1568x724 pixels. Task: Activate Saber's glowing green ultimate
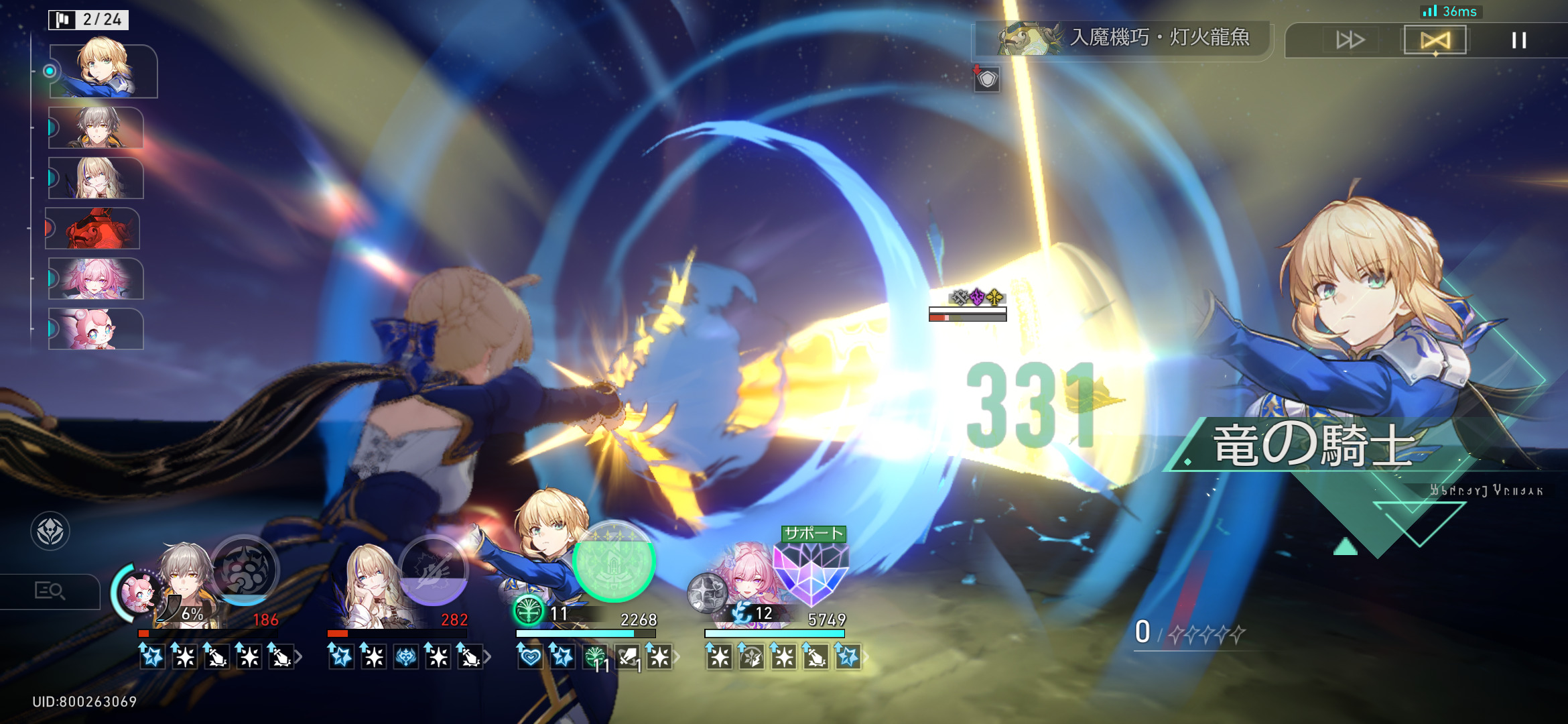tap(613, 562)
